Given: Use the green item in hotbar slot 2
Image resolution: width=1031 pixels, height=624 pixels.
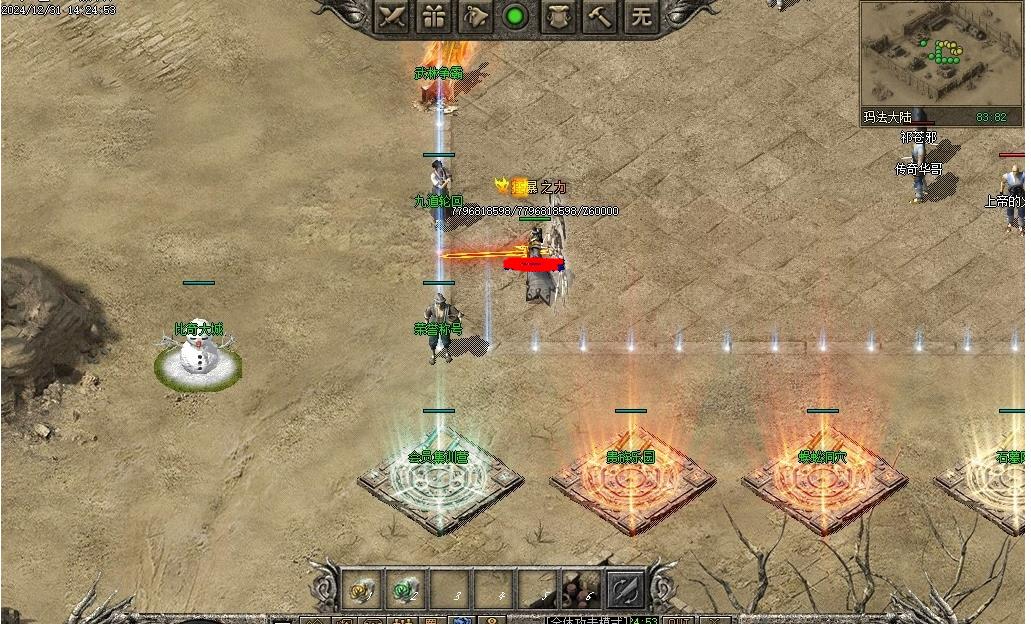Looking at the screenshot, I should (404, 590).
